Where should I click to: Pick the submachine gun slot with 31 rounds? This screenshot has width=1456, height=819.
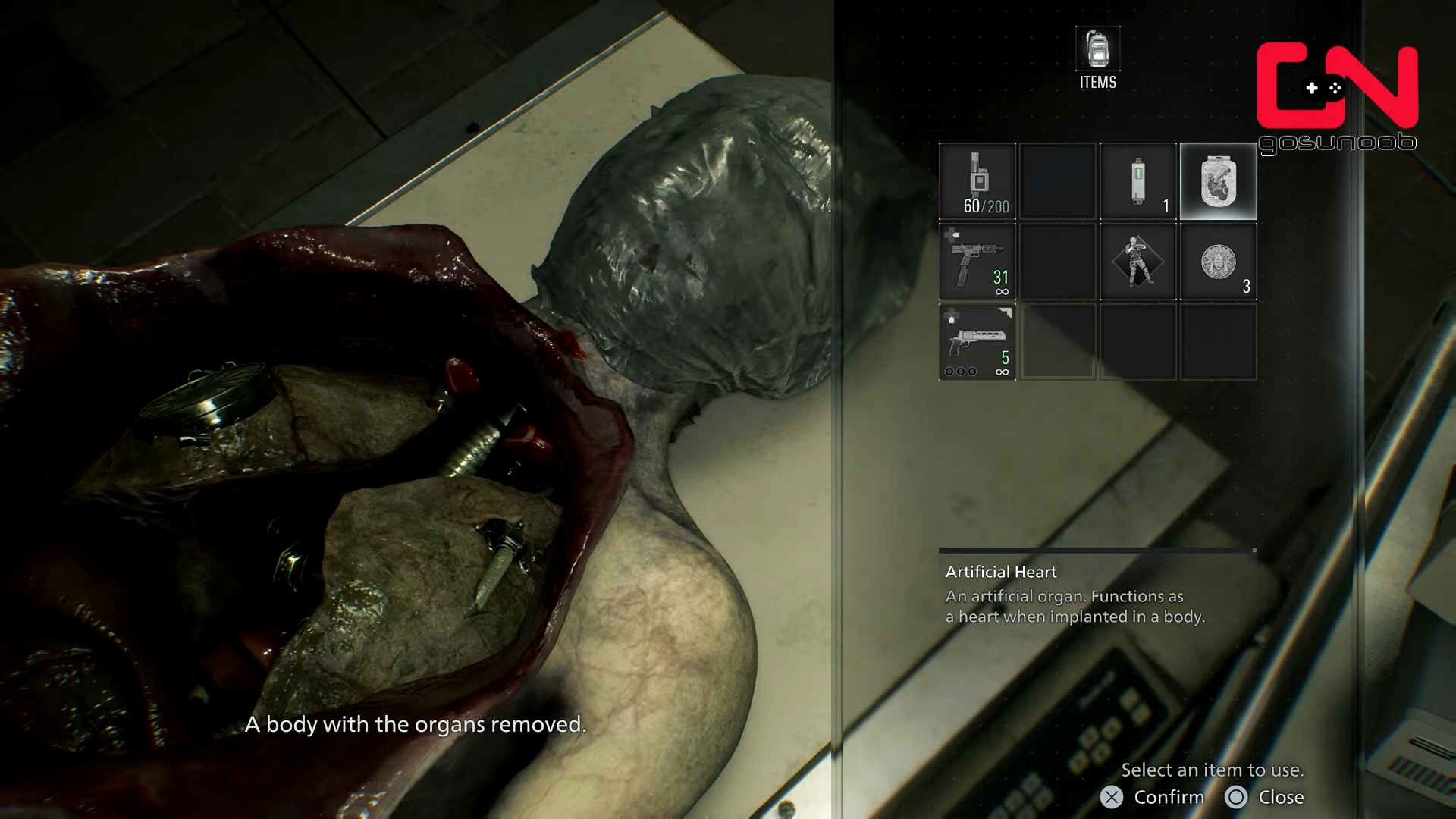click(x=977, y=262)
